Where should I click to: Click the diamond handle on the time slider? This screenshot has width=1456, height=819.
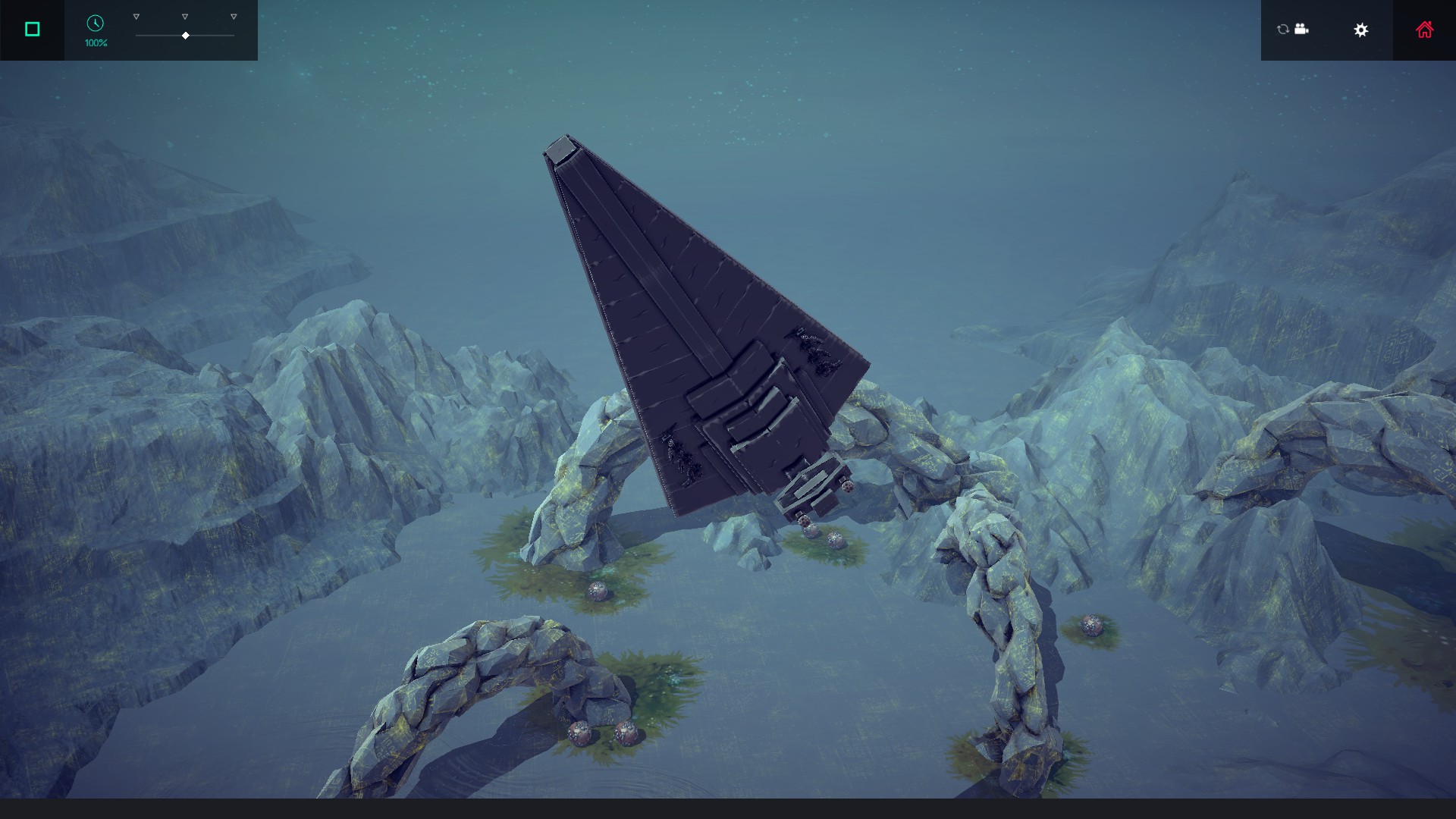click(x=184, y=35)
